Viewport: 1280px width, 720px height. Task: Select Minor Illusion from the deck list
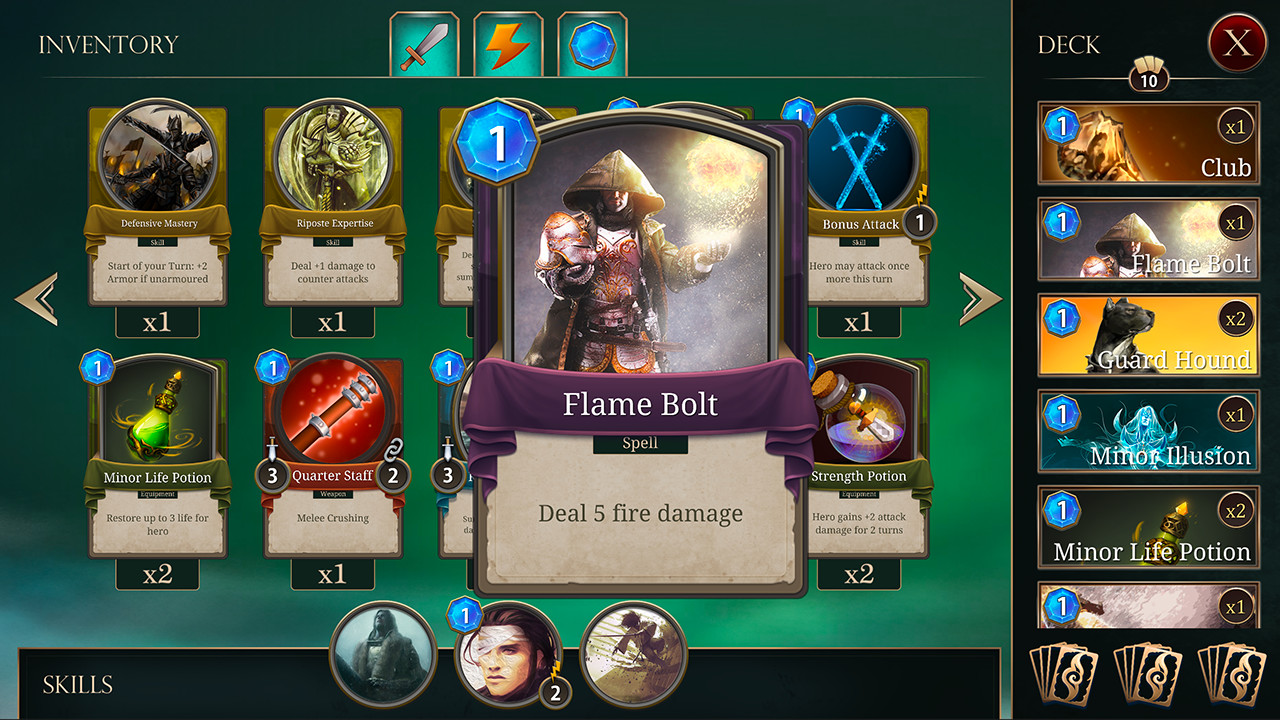(1148, 430)
